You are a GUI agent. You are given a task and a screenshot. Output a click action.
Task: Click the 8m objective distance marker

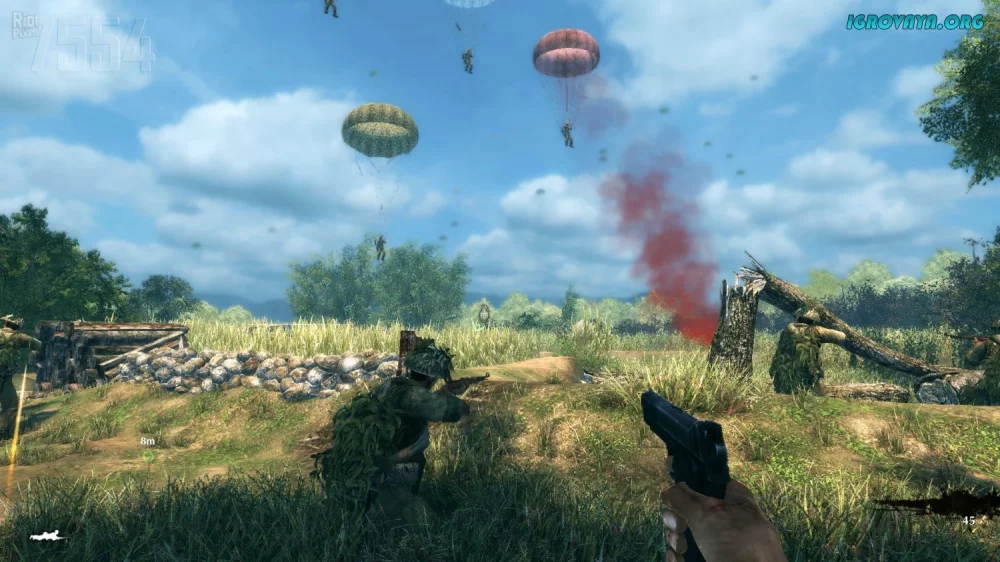[147, 441]
